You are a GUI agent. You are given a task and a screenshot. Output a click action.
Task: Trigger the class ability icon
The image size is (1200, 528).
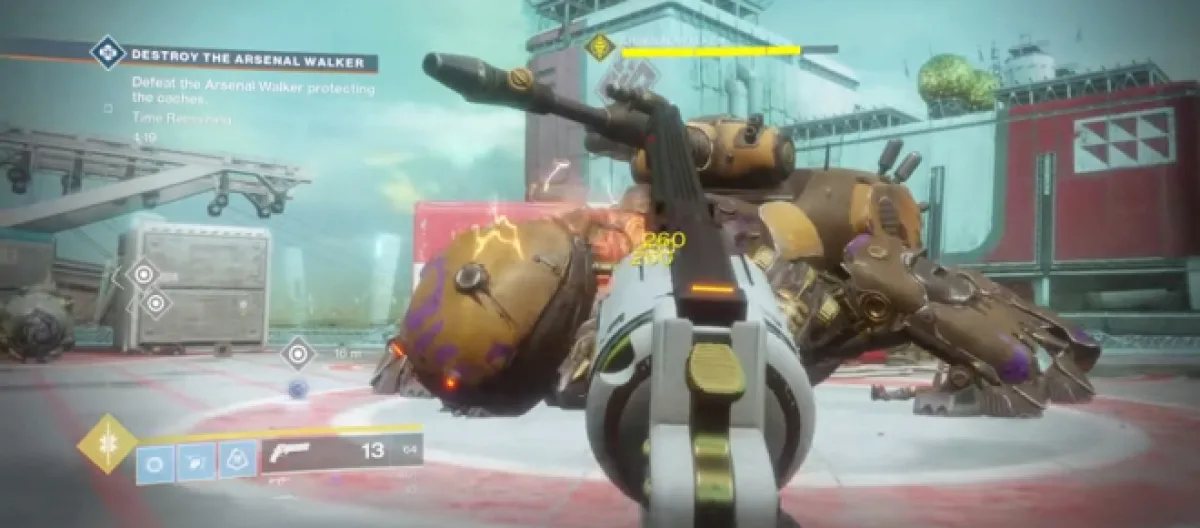238,461
